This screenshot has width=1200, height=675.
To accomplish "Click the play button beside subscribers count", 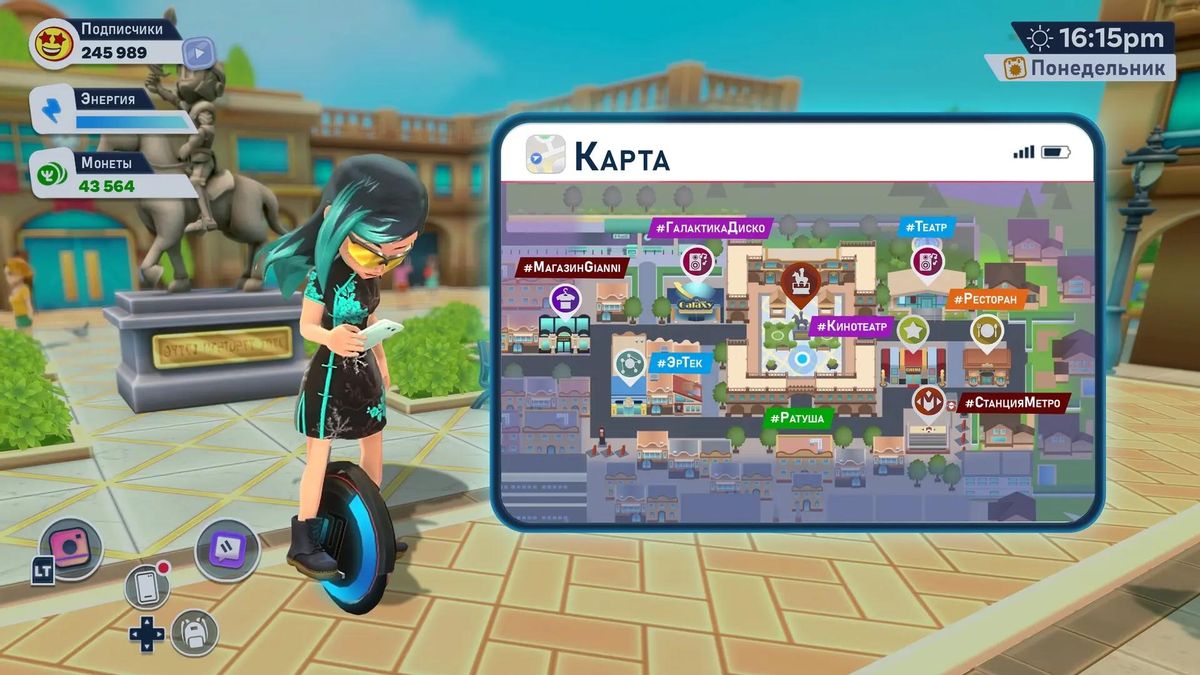I will (x=199, y=51).
